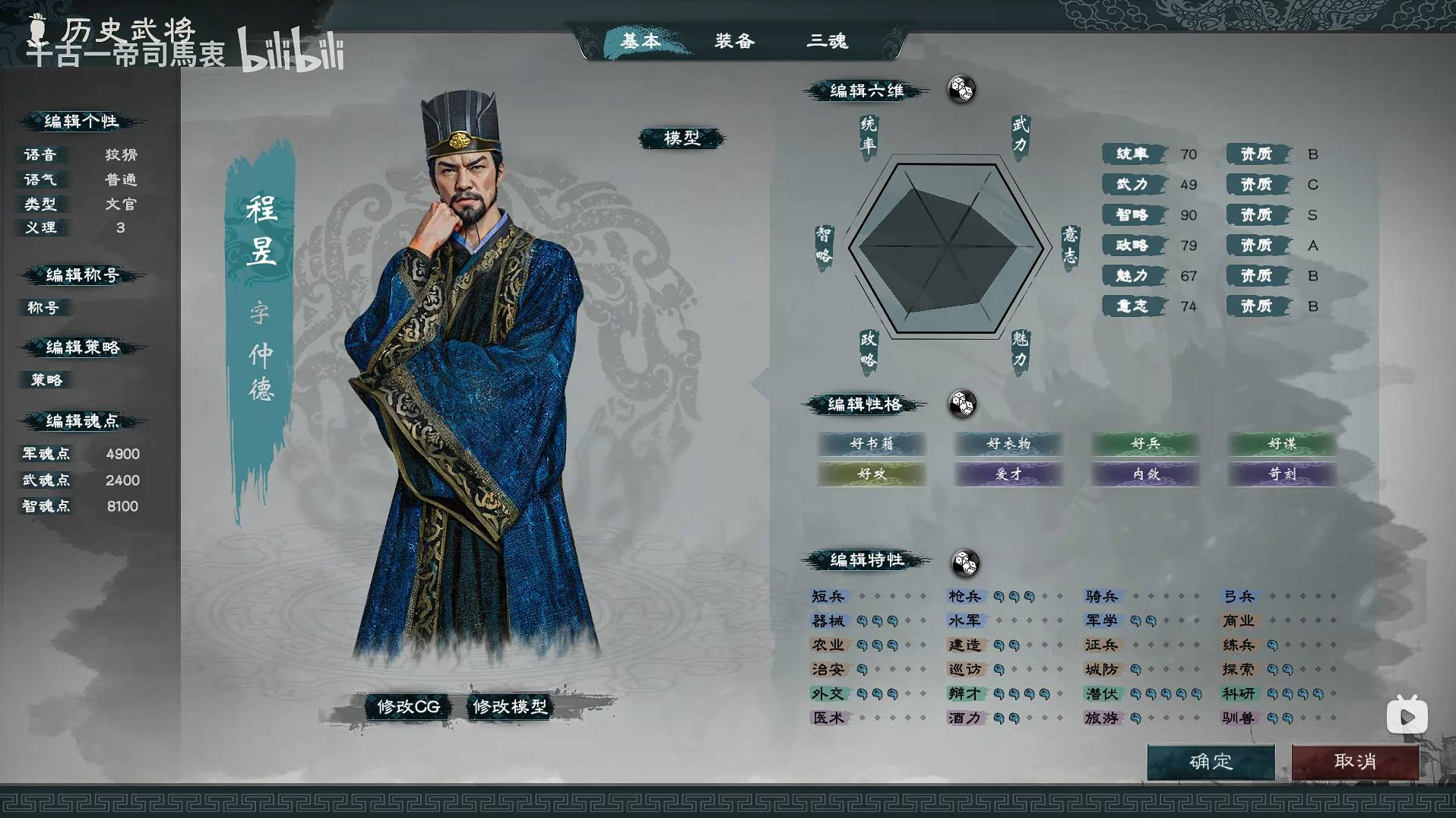1456x818 pixels.
Task: Randomize traits with the 编辑特性 dice icon
Action: pyautogui.click(x=966, y=564)
